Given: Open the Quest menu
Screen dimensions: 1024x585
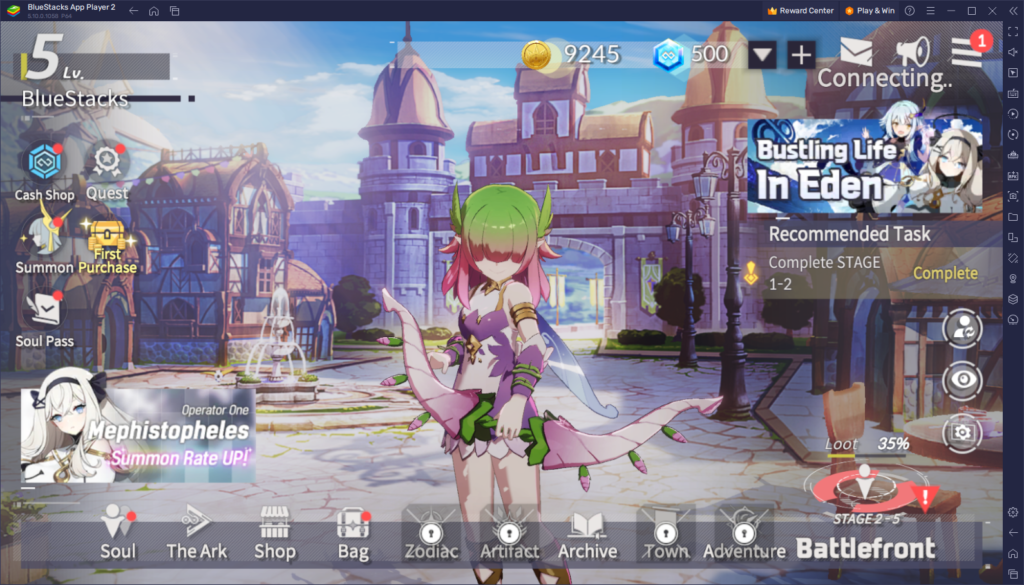Looking at the screenshot, I should point(106,167).
